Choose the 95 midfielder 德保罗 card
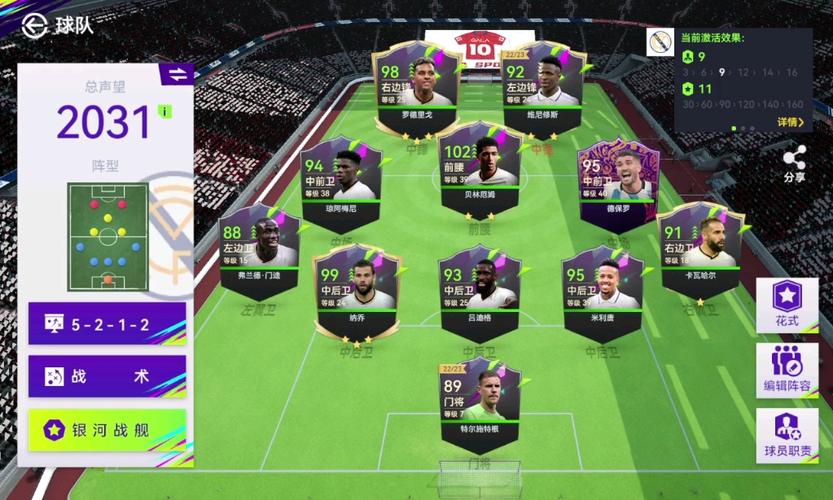 tap(618, 180)
